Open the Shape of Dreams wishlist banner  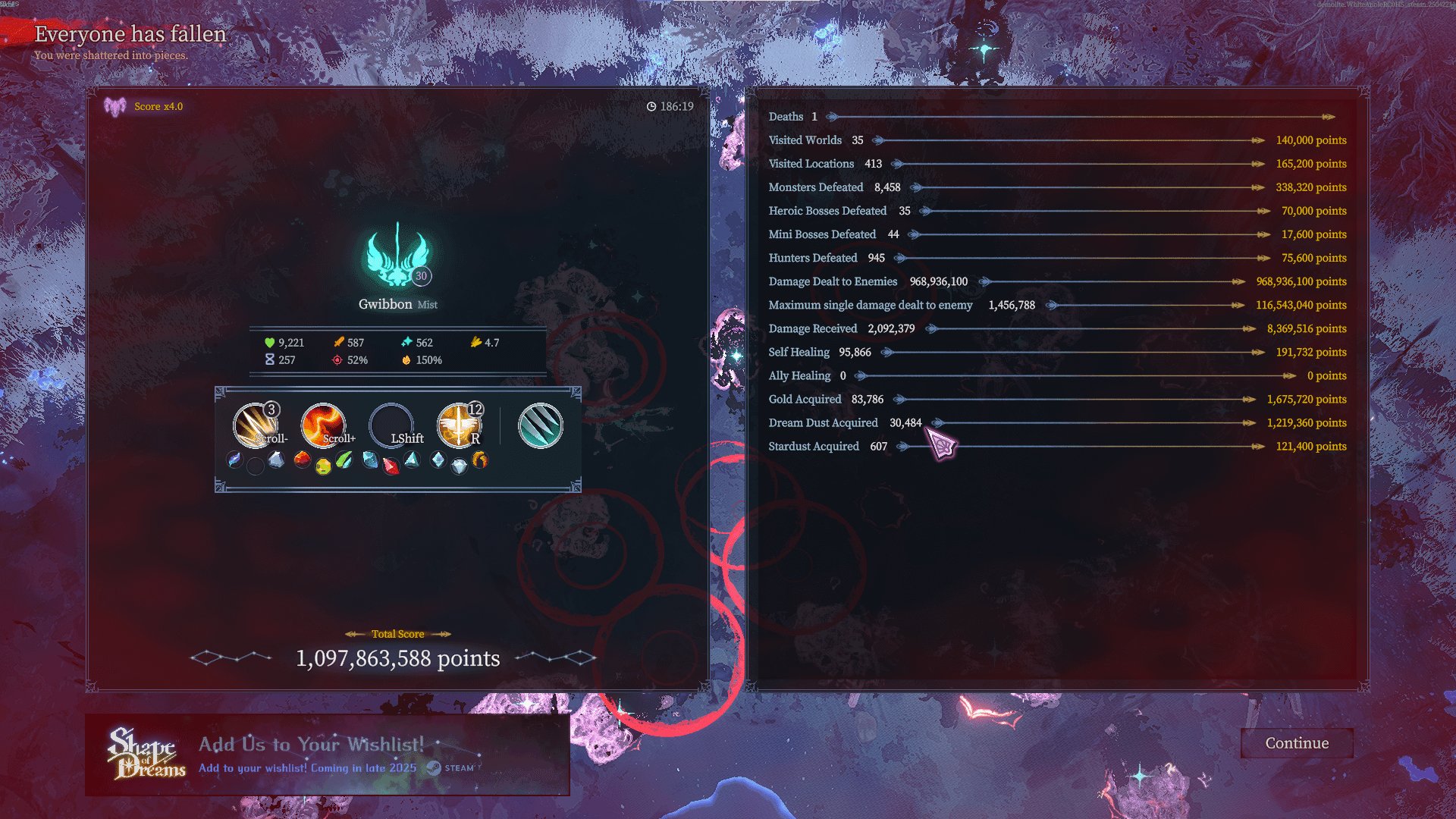[327, 755]
